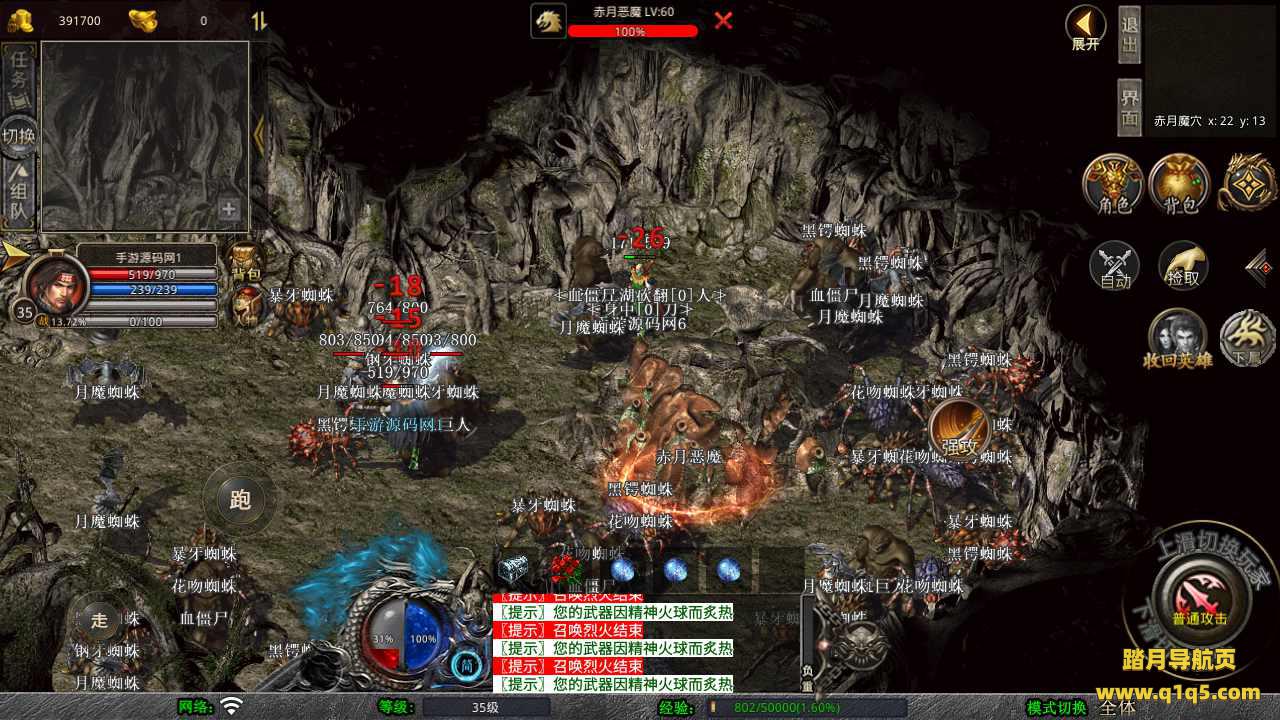Expand the panel with 展开 arrow
Screen dimensions: 1280x720
point(1085,27)
